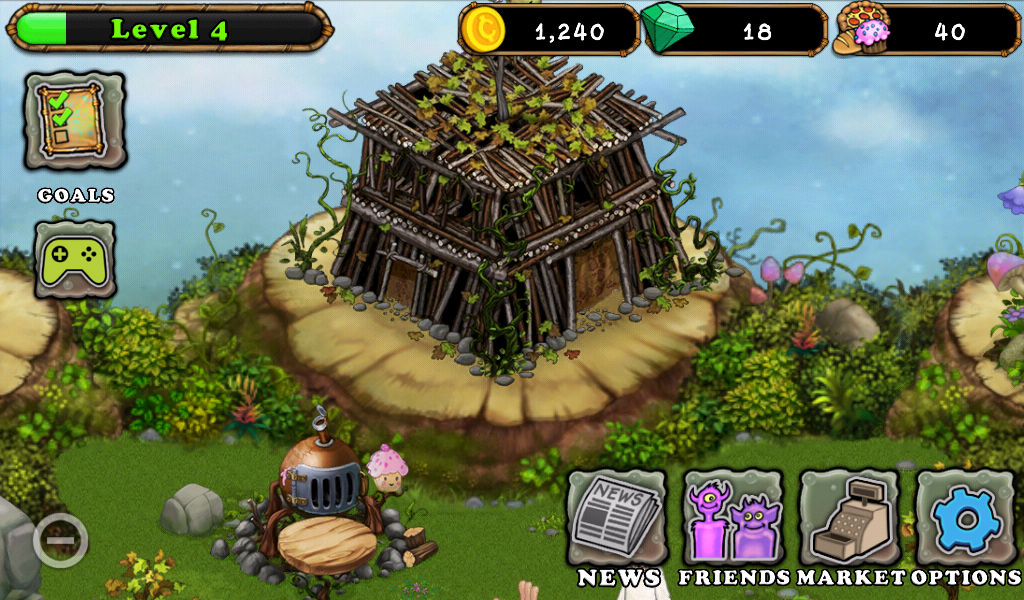
Task: Click the zoom-out minus button
Action: coord(60,541)
